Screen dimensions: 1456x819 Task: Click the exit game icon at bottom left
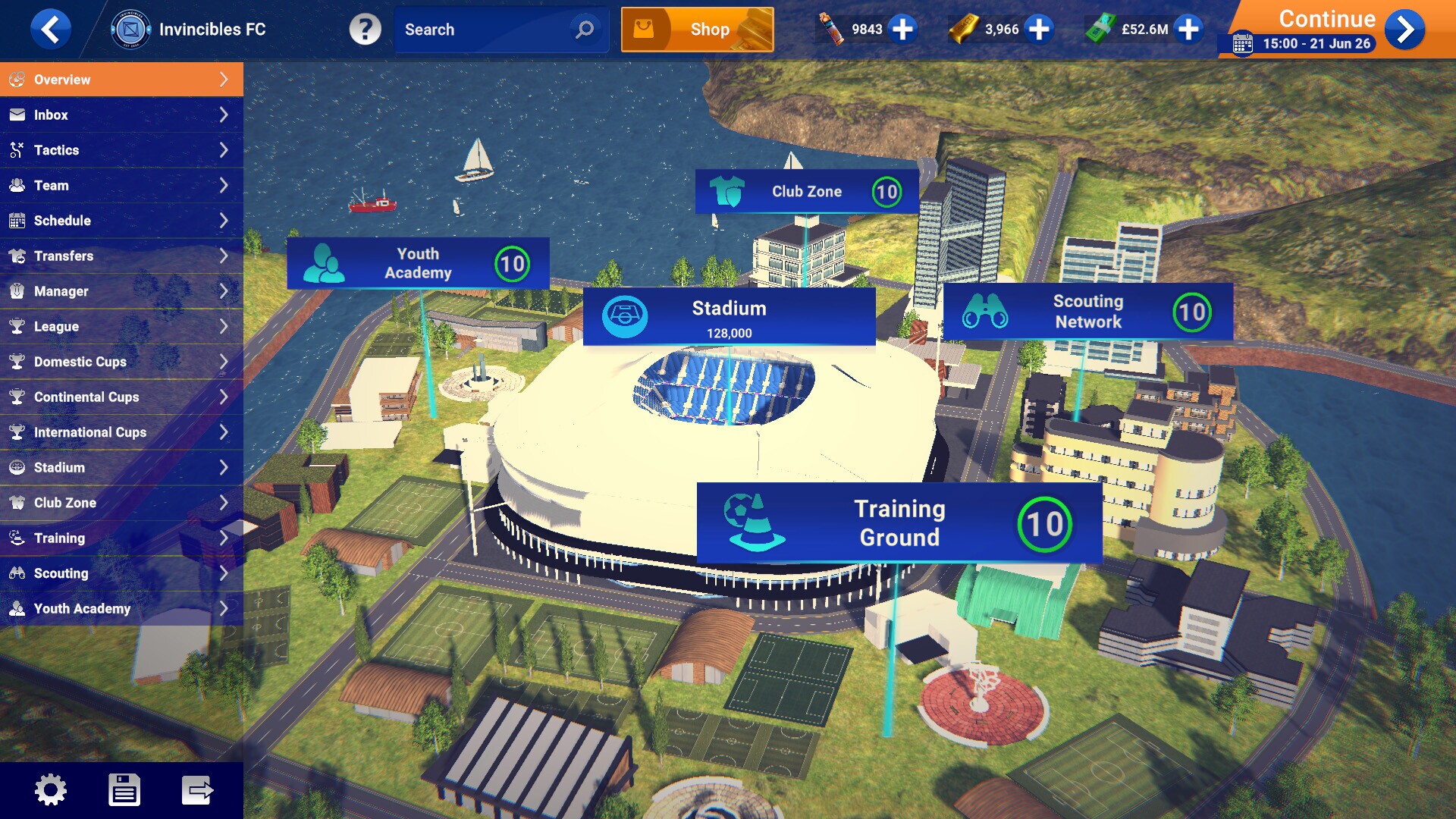point(197,789)
